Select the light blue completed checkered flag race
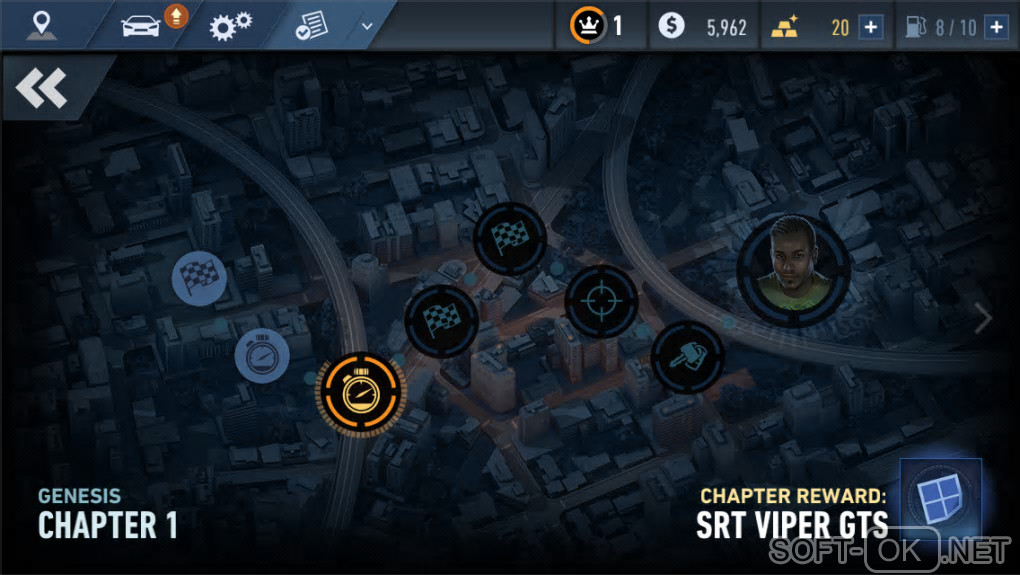This screenshot has height=575, width=1020. [200, 277]
